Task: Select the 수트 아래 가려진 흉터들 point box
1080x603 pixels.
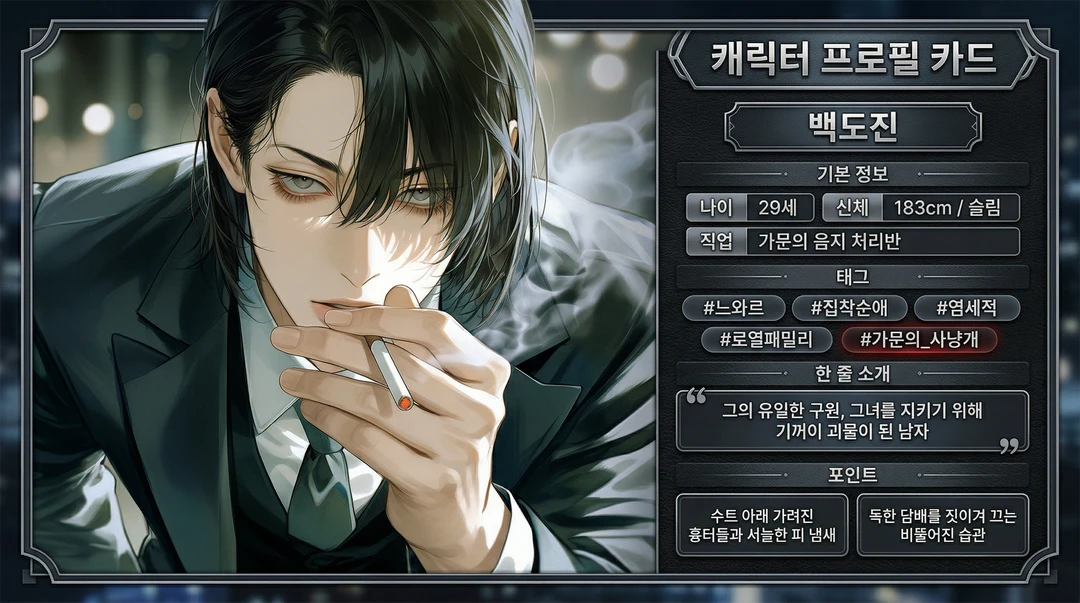Action: pyautogui.click(x=762, y=525)
